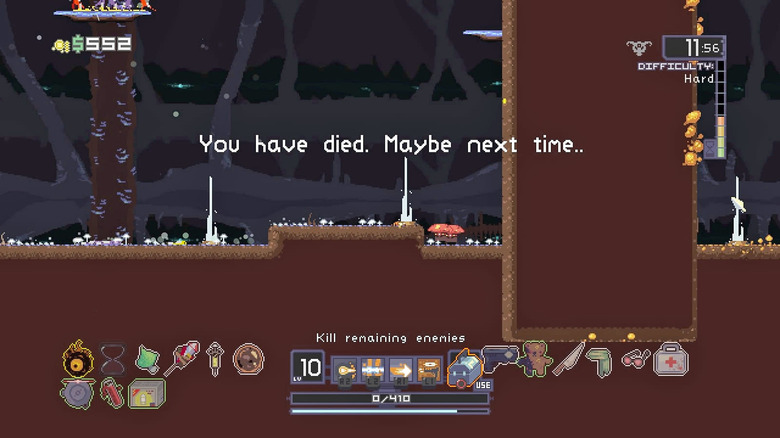The height and width of the screenshot is (438, 780).
Task: Inspect the teddy bear item
Action: [536, 358]
